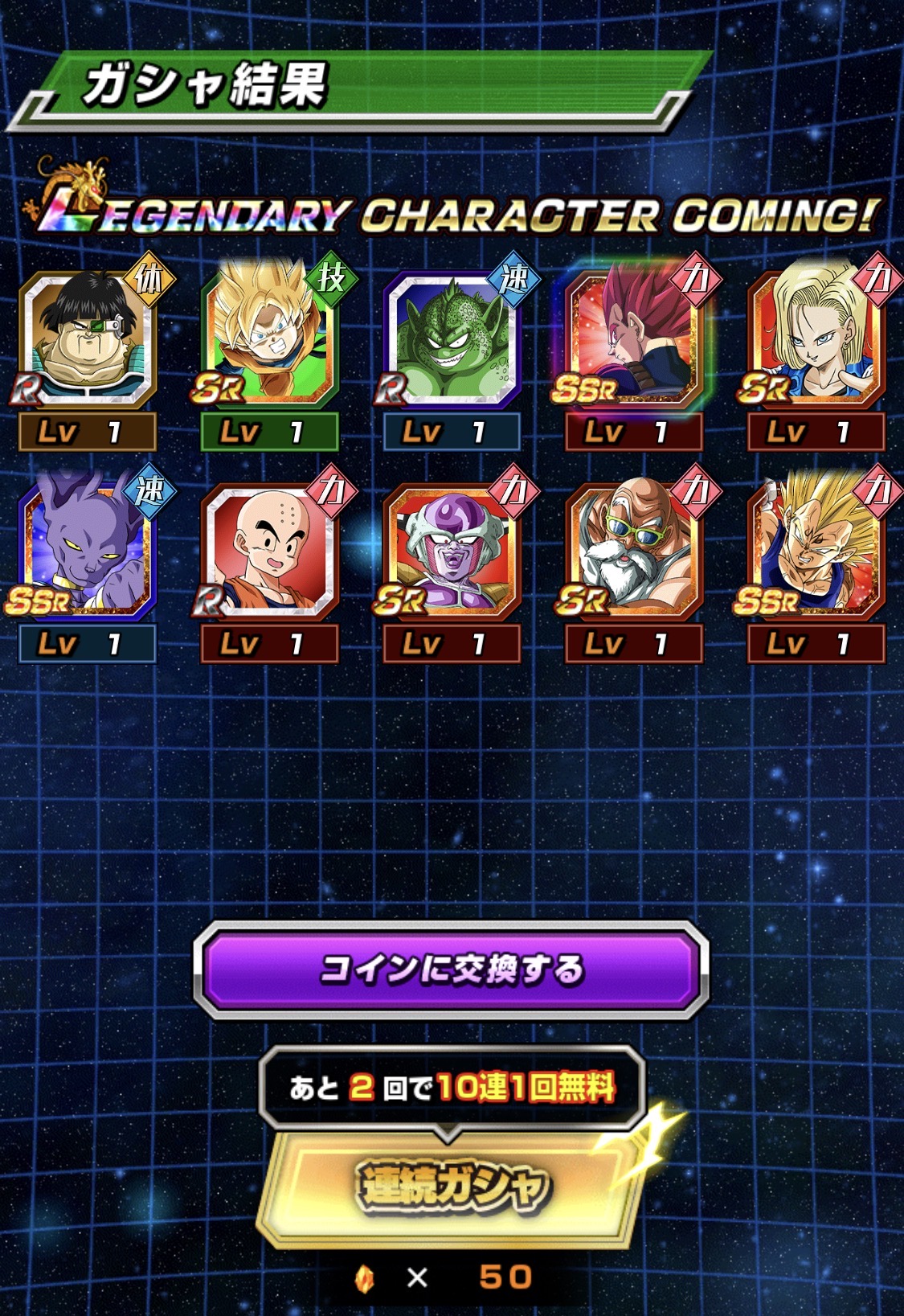View the SR Super Saiyan Goku card
The width and height of the screenshot is (904, 1316).
269,339
